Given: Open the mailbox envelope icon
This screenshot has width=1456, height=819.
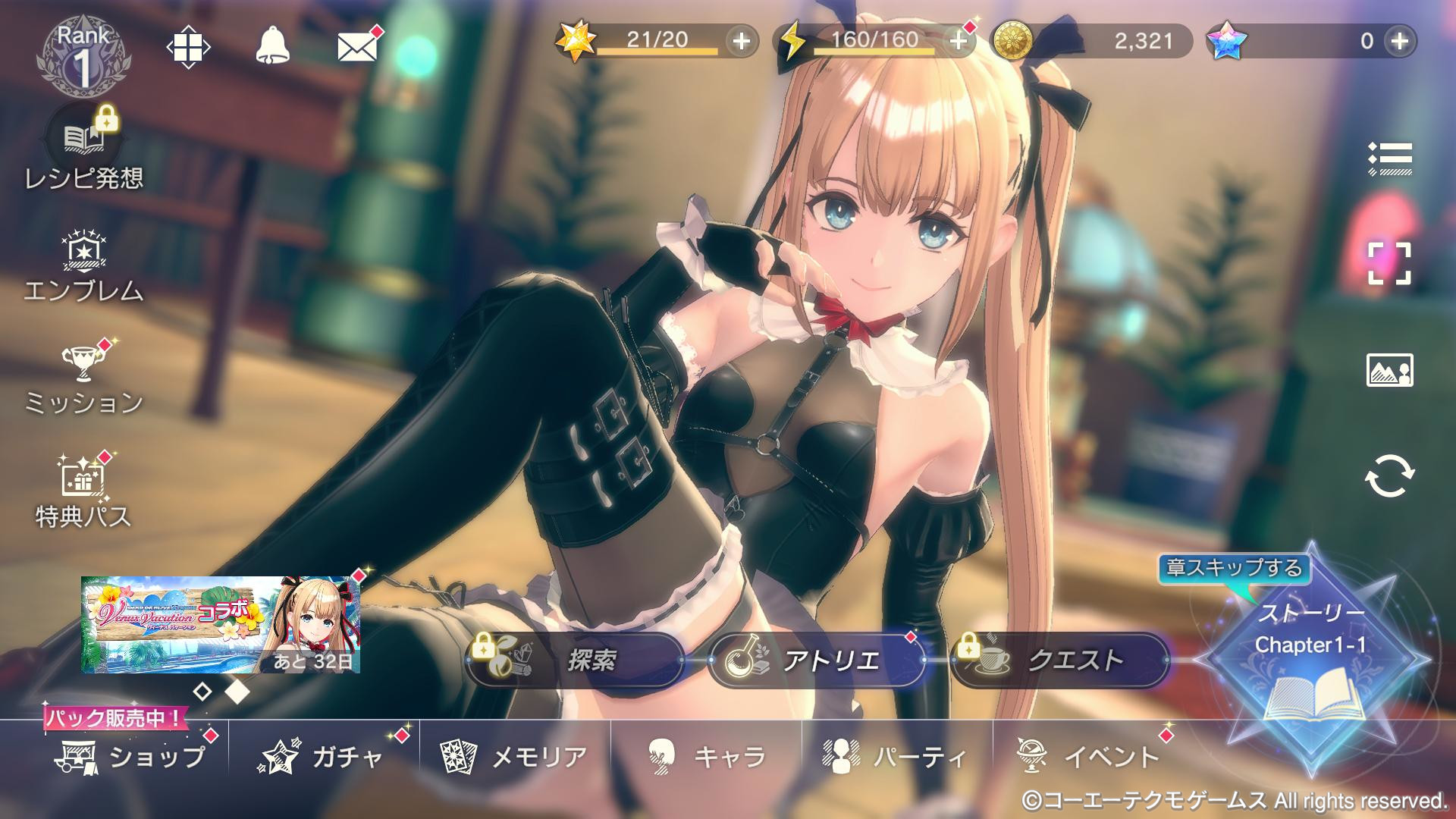Looking at the screenshot, I should pos(357,47).
